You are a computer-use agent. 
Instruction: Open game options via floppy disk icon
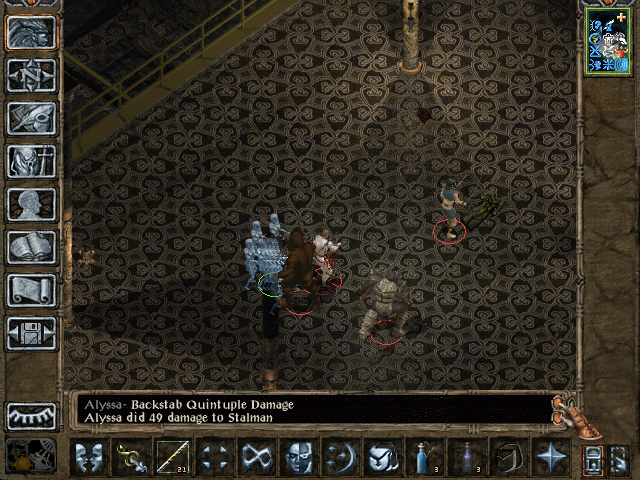(32, 333)
